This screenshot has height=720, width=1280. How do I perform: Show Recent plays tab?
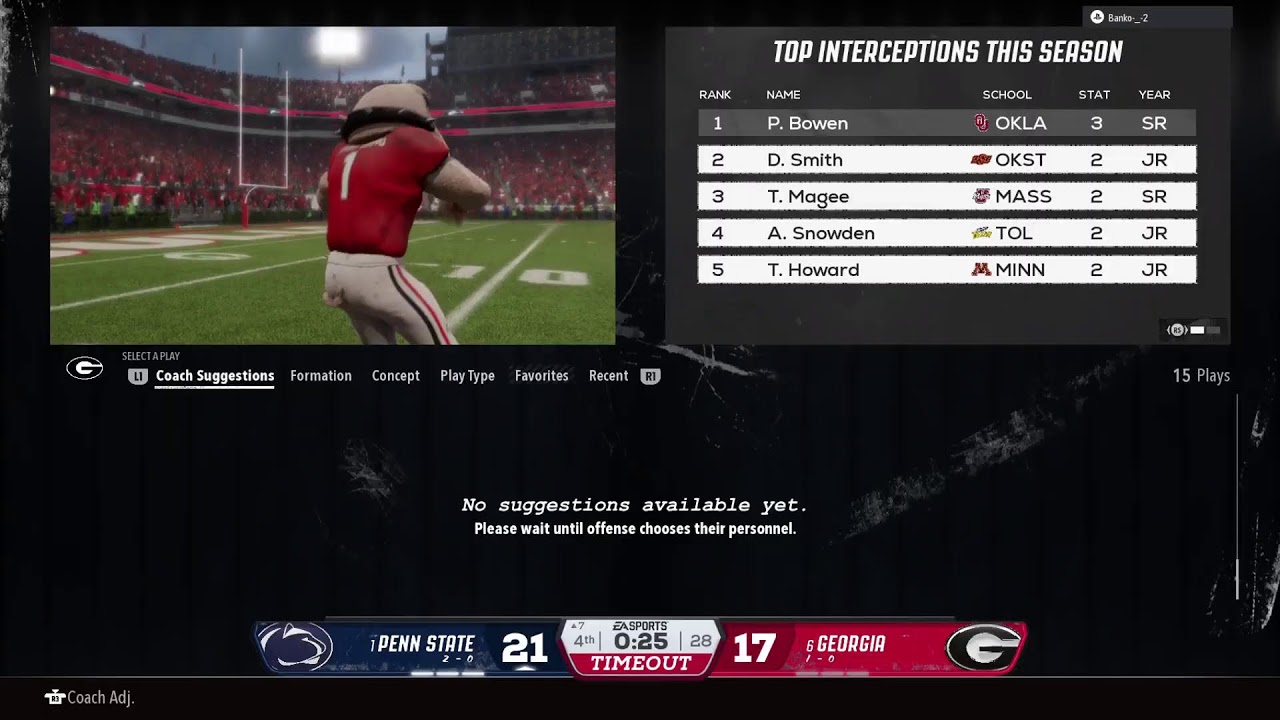pos(608,376)
